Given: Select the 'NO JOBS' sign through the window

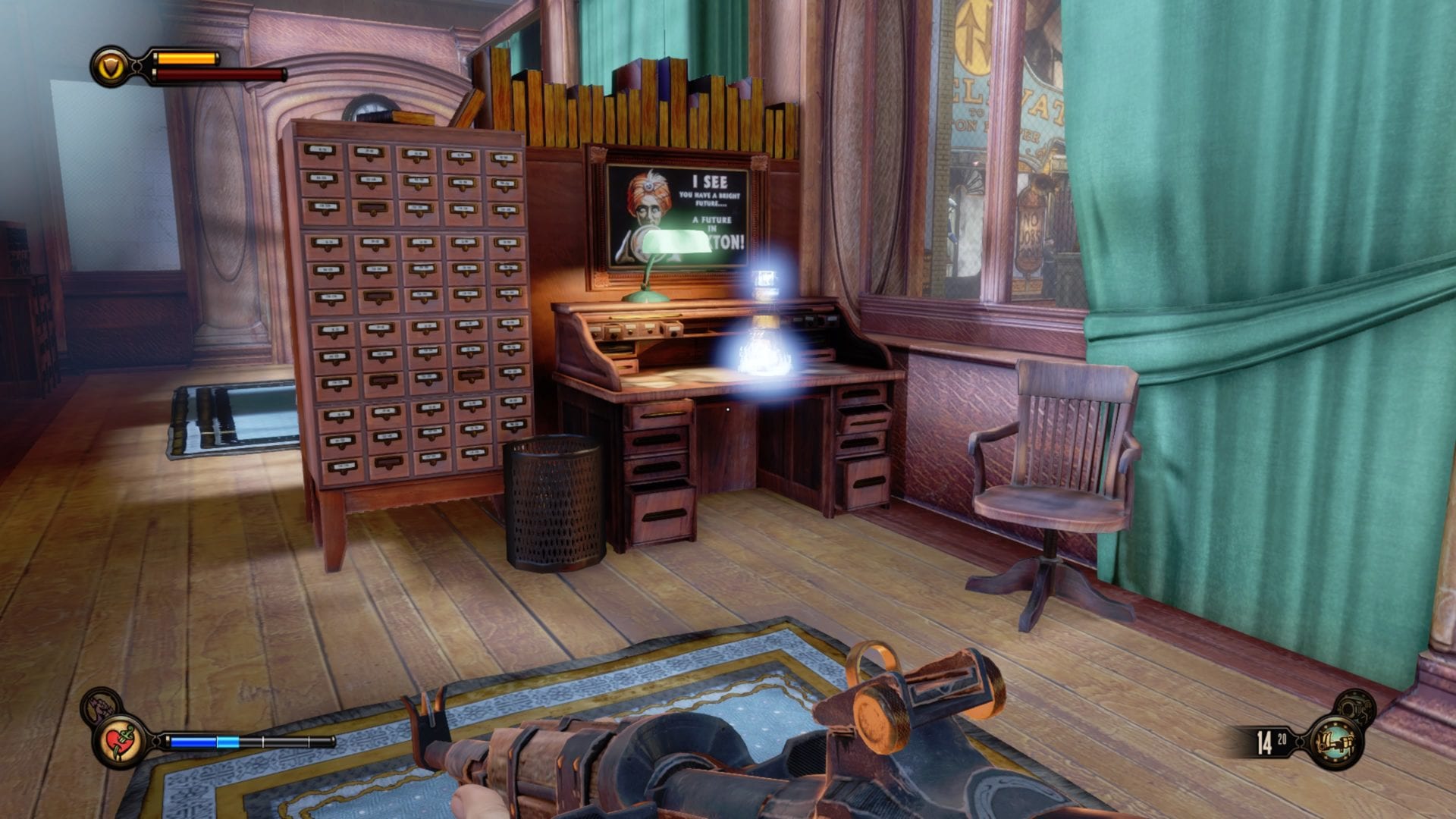Looking at the screenshot, I should [1031, 227].
